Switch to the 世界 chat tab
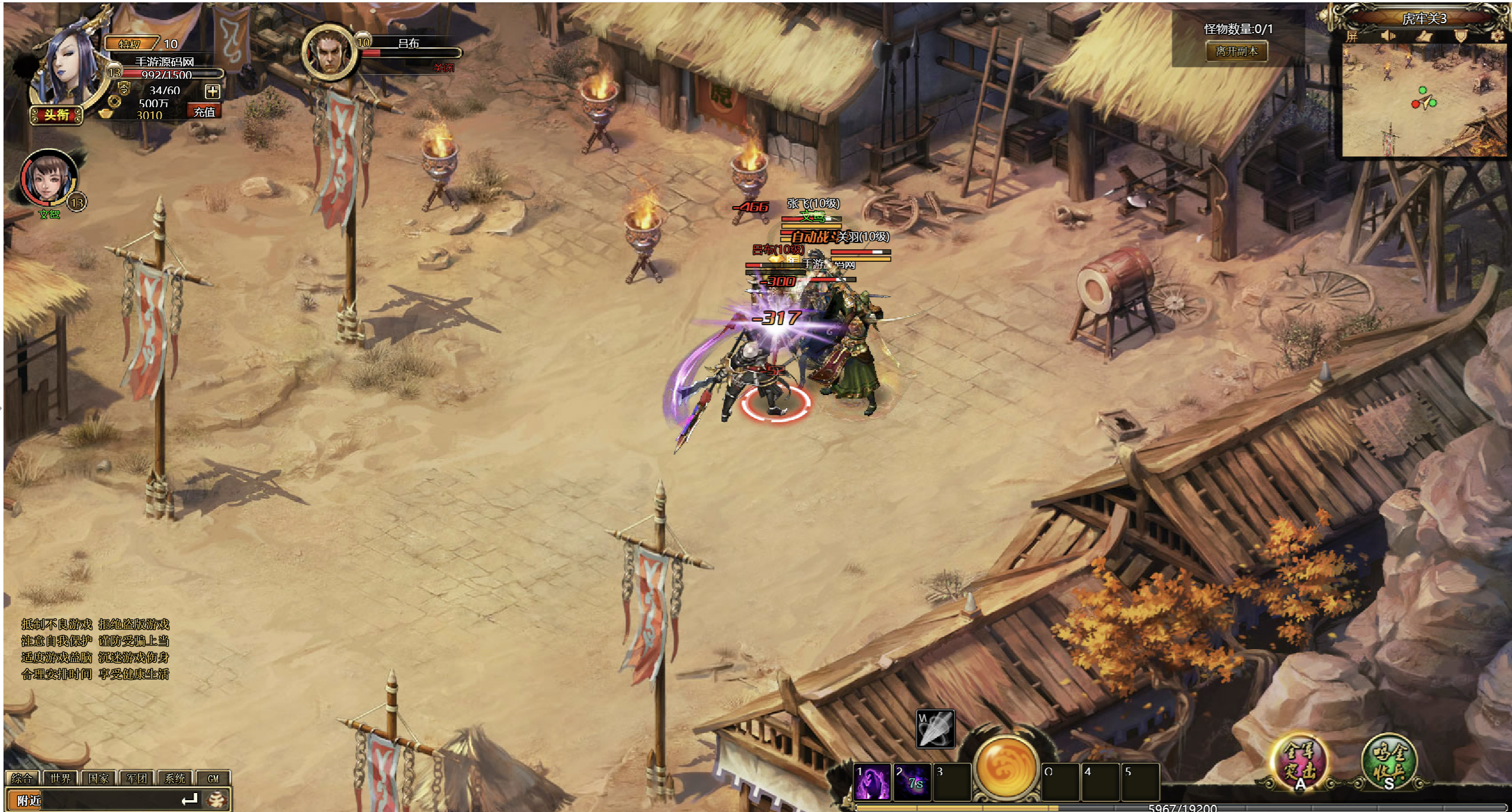 (60, 778)
